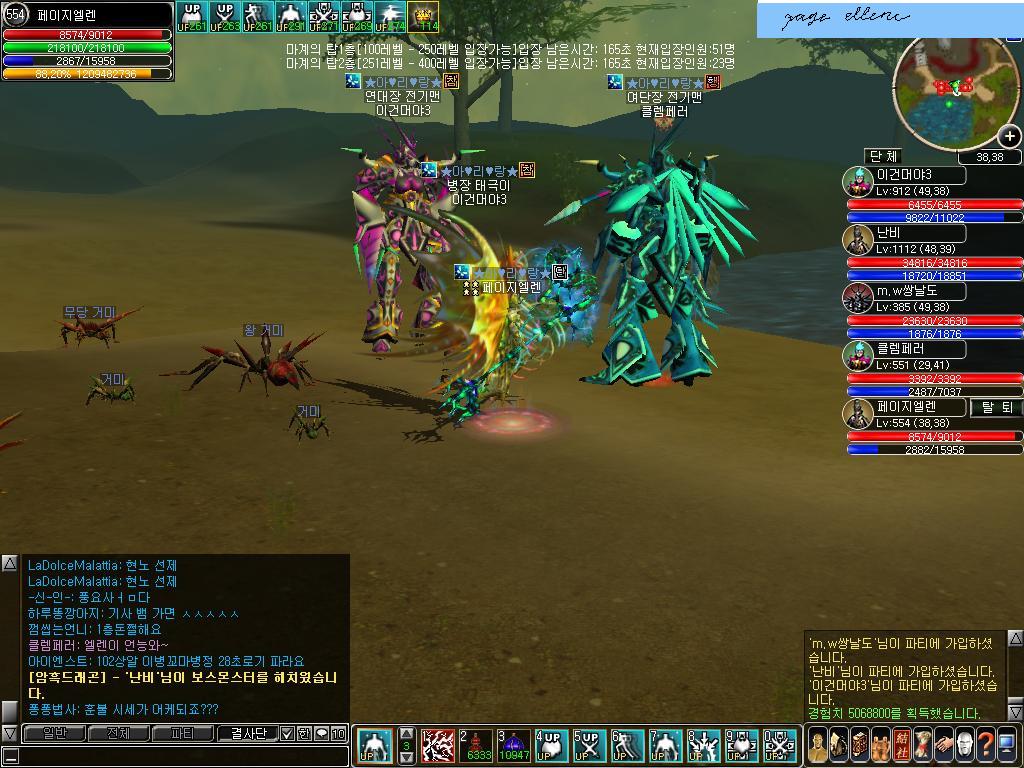
Task: Leave the party with the 탈퇴 button
Action: [997, 407]
